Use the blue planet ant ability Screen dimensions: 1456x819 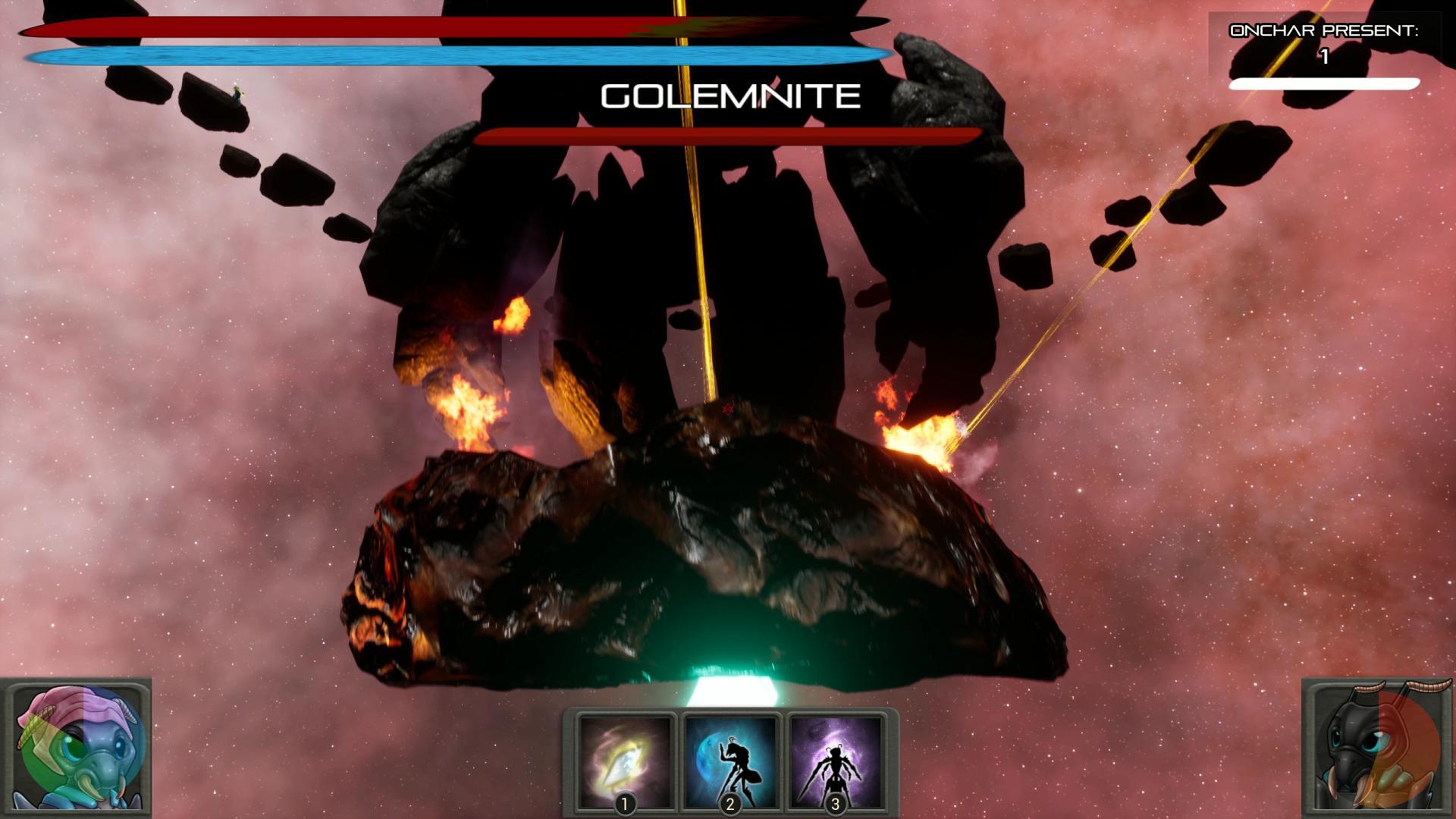[730, 762]
